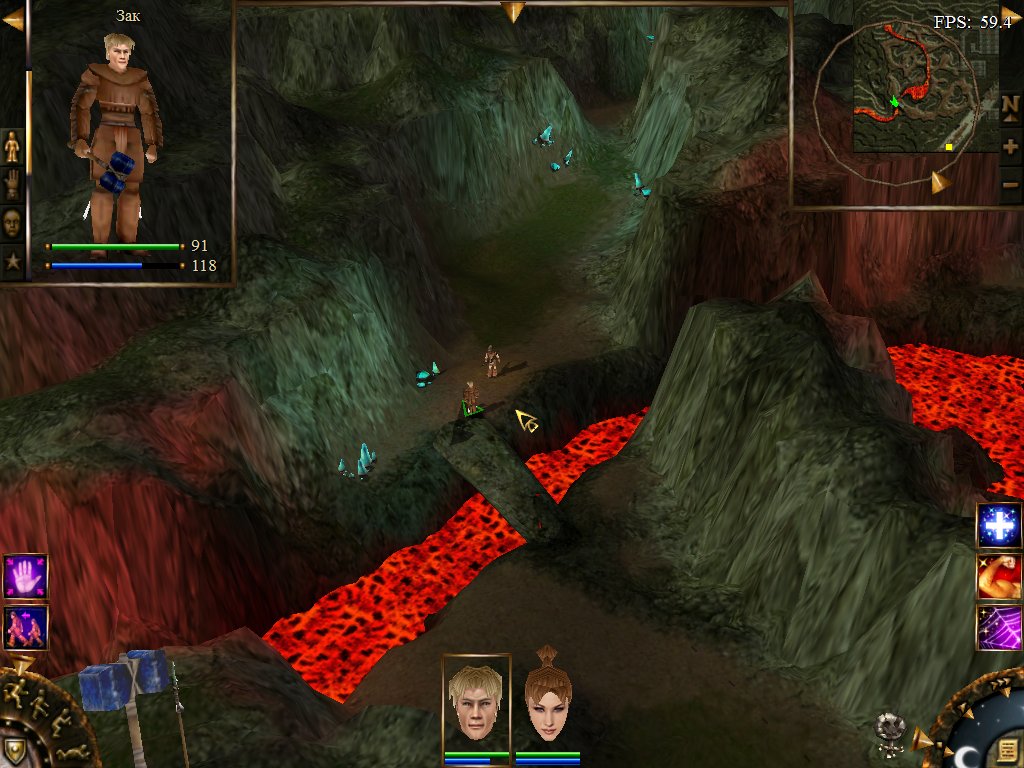Open the golden body figure tab
Viewport: 1024px width, 768px height.
point(12,146)
